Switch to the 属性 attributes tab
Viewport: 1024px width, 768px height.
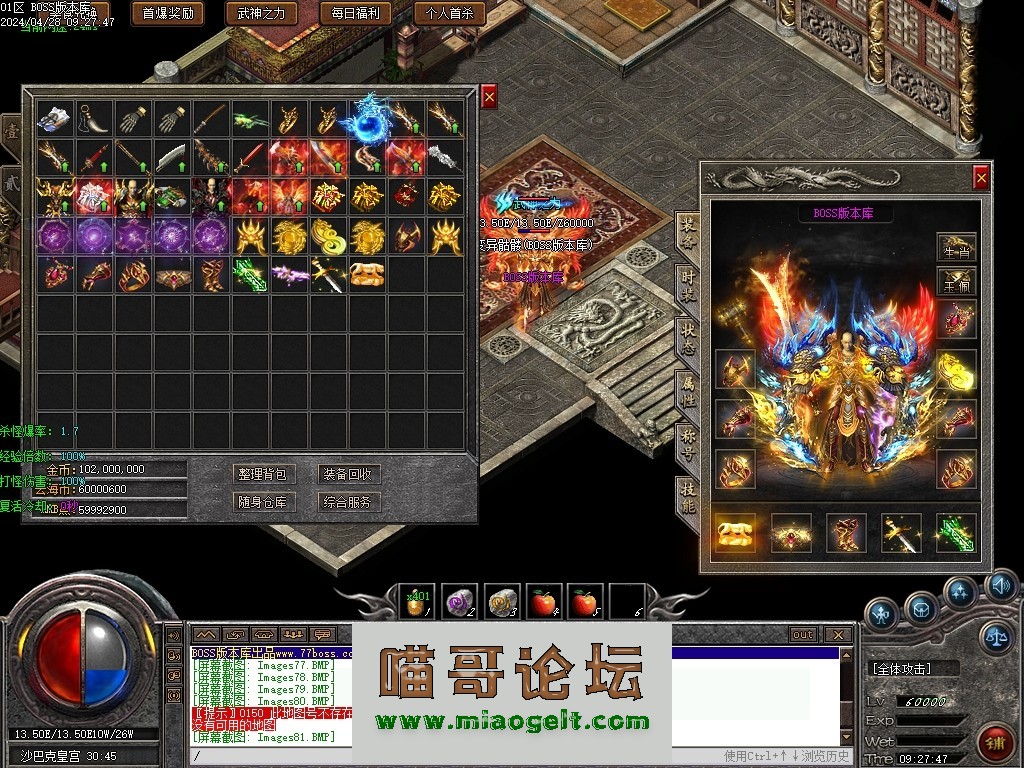[687, 391]
